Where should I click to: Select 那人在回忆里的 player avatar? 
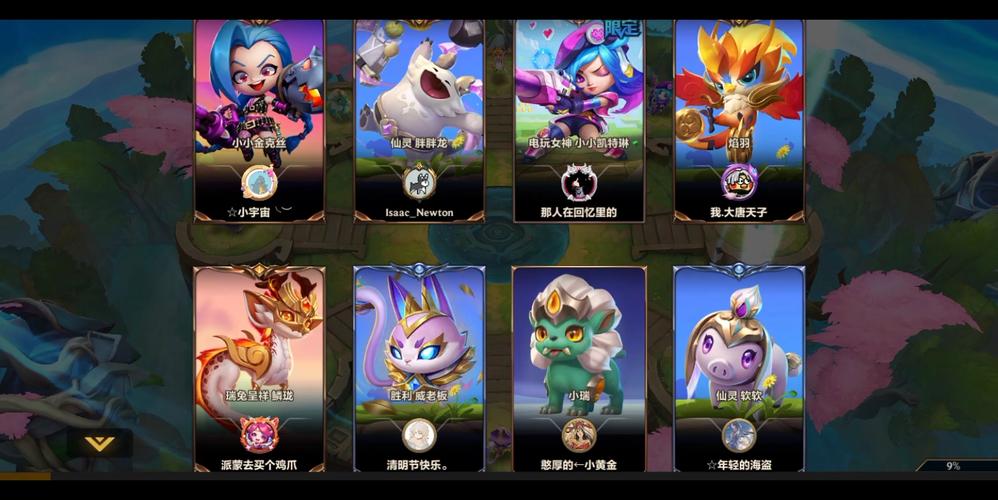tap(579, 182)
